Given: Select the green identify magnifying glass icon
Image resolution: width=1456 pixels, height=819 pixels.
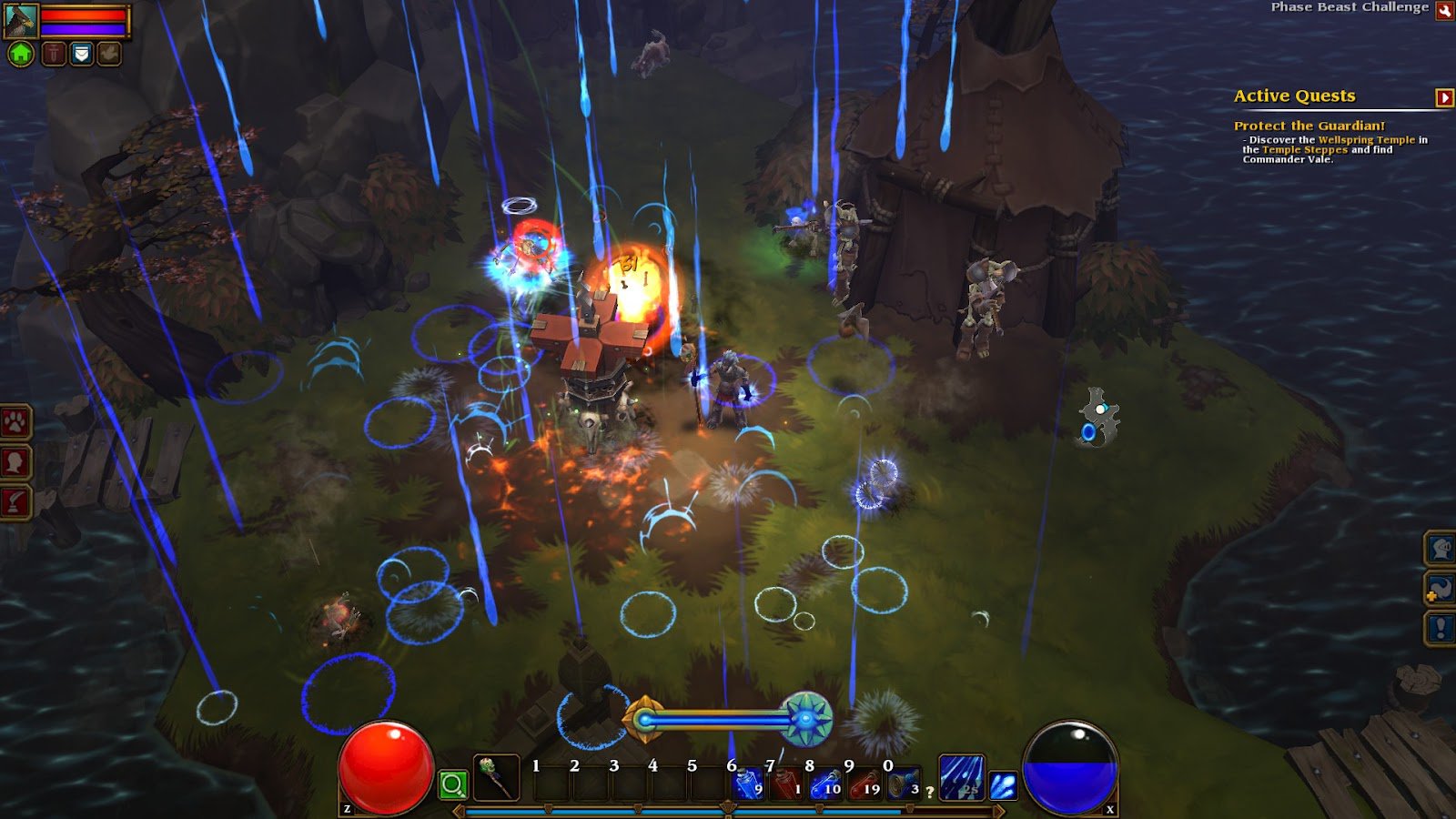Looking at the screenshot, I should pyautogui.click(x=452, y=784).
